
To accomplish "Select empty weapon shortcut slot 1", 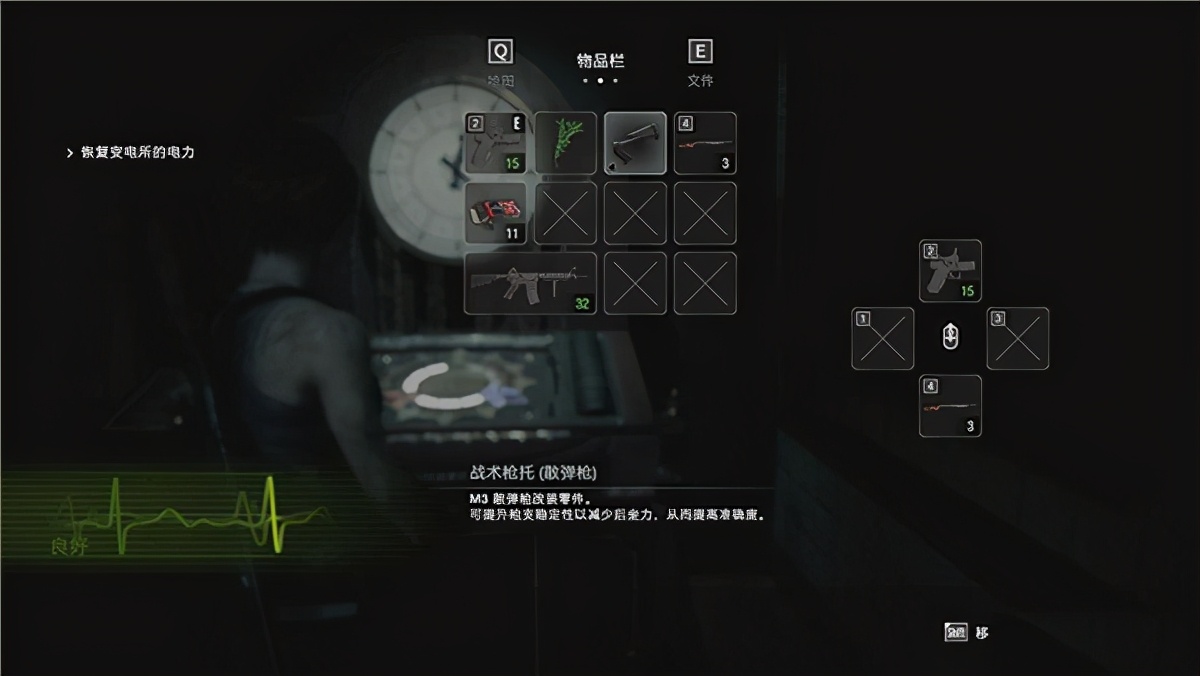I will [x=882, y=338].
